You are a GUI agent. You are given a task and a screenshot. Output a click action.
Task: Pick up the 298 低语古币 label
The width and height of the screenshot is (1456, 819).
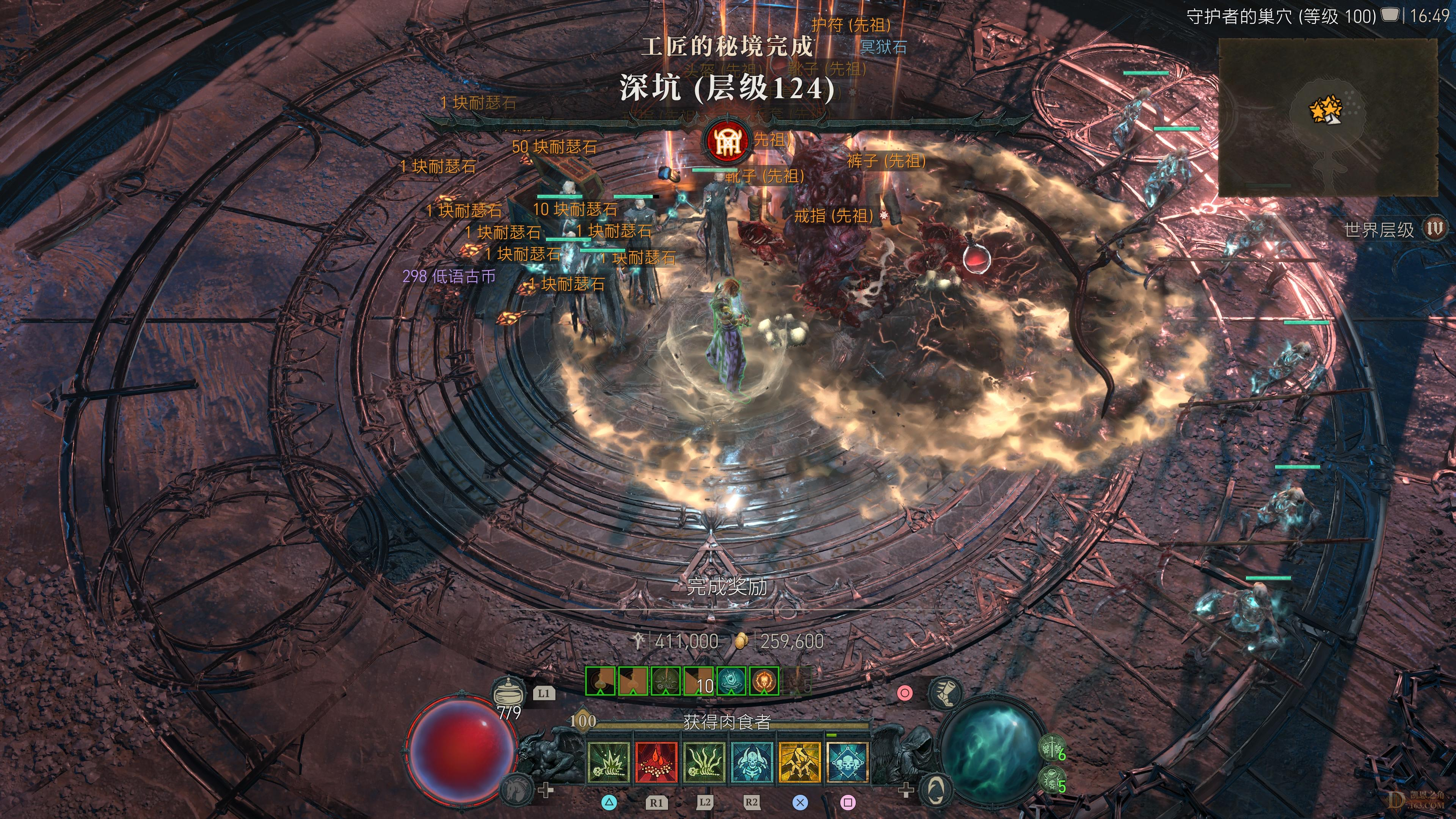(449, 276)
